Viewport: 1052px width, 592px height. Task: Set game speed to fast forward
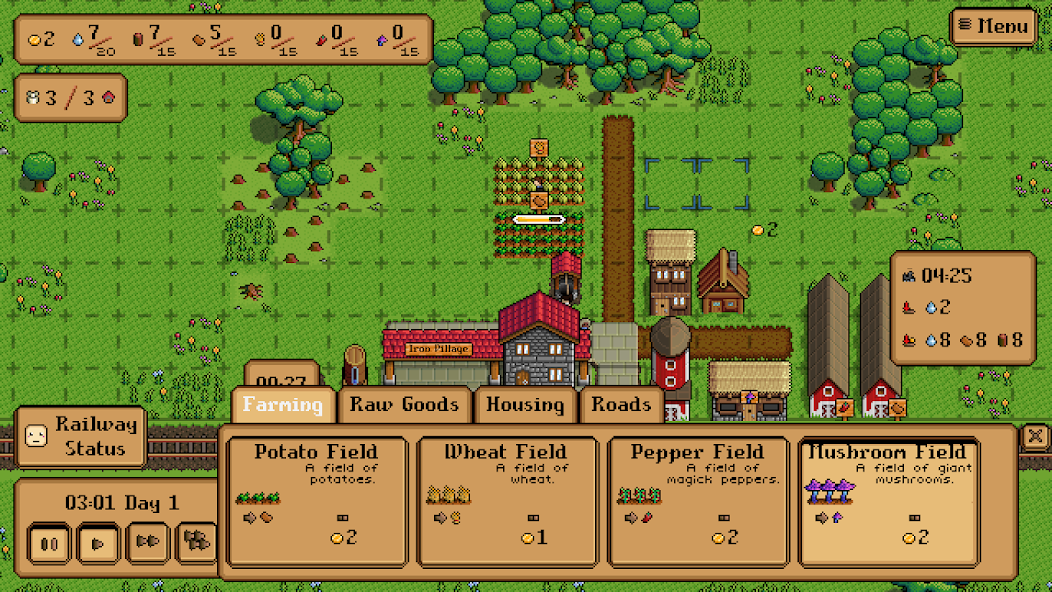point(148,543)
